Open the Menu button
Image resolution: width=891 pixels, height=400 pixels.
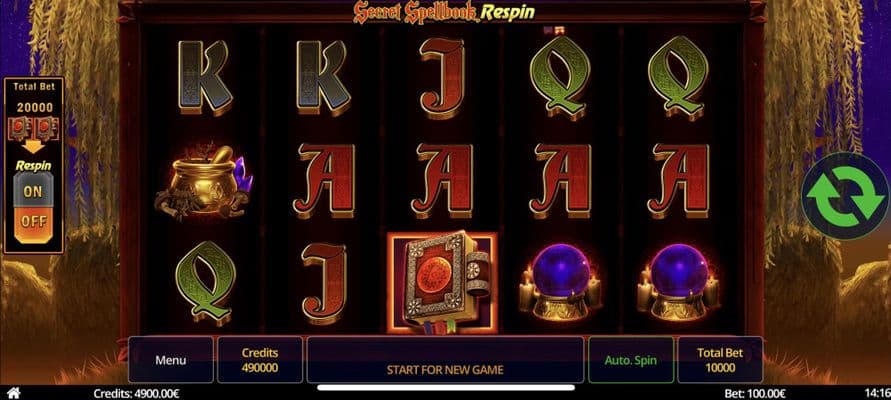[170, 360]
